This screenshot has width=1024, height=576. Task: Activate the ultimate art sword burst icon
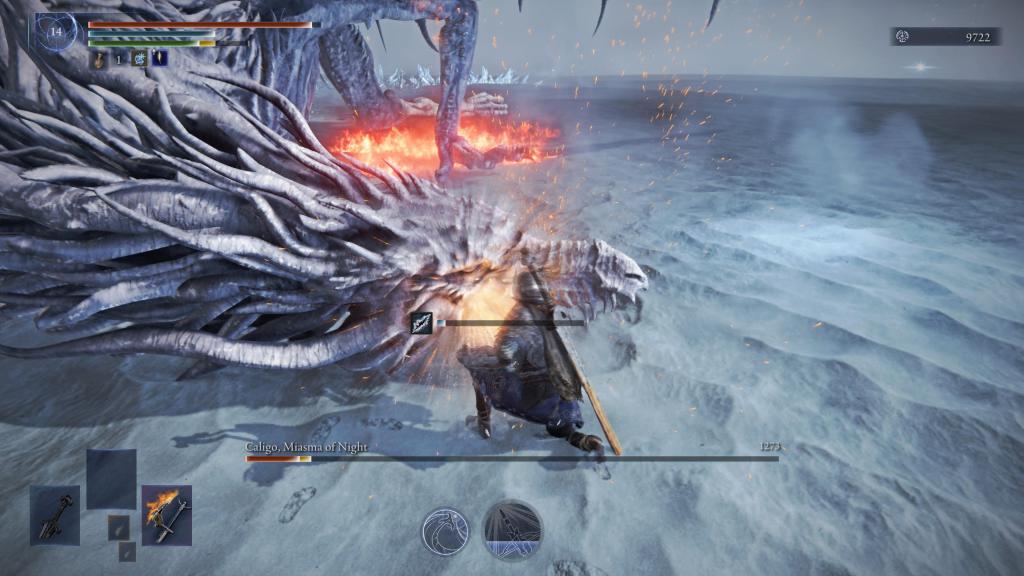pos(513,530)
